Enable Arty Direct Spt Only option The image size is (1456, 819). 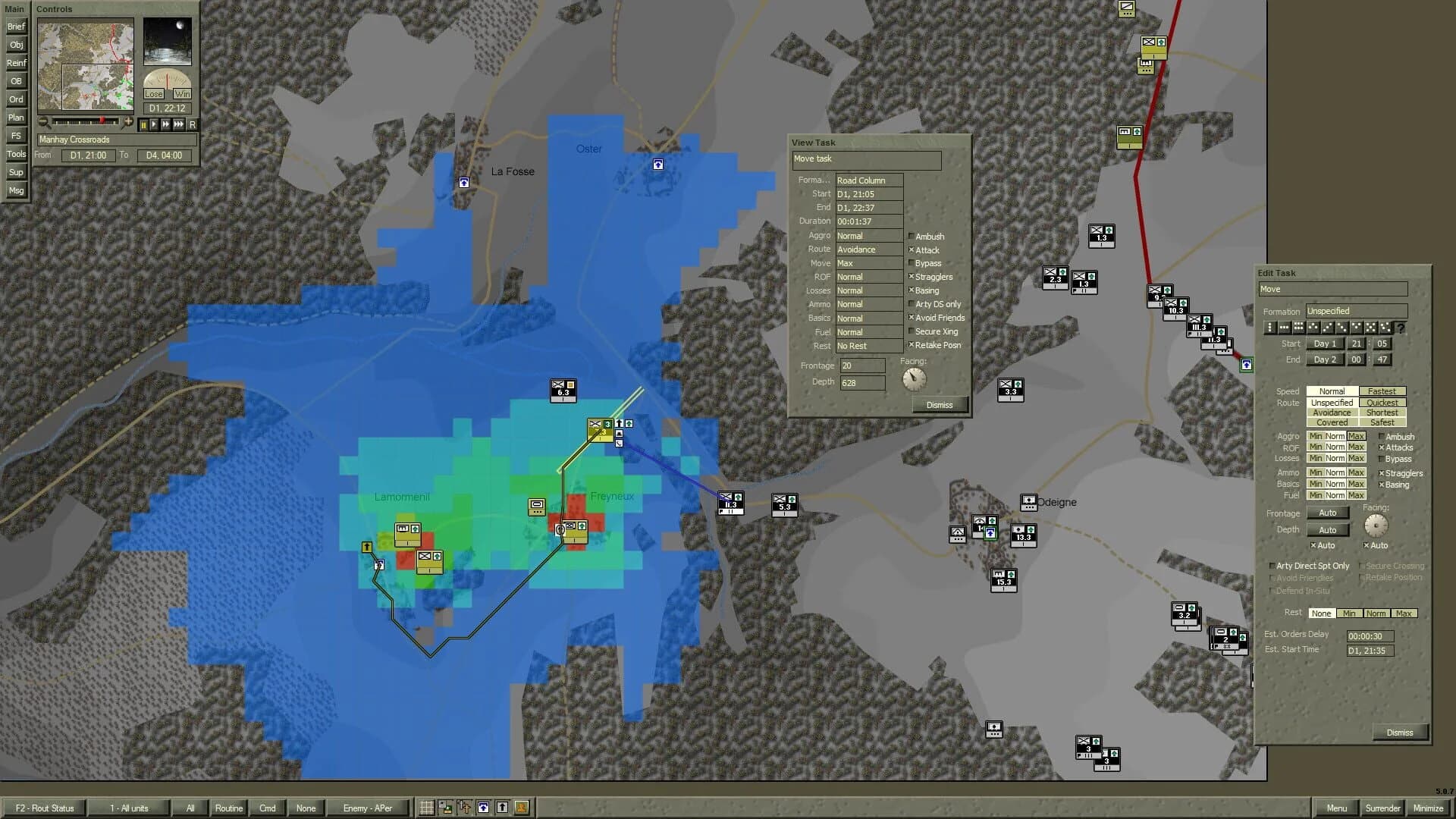1272,566
